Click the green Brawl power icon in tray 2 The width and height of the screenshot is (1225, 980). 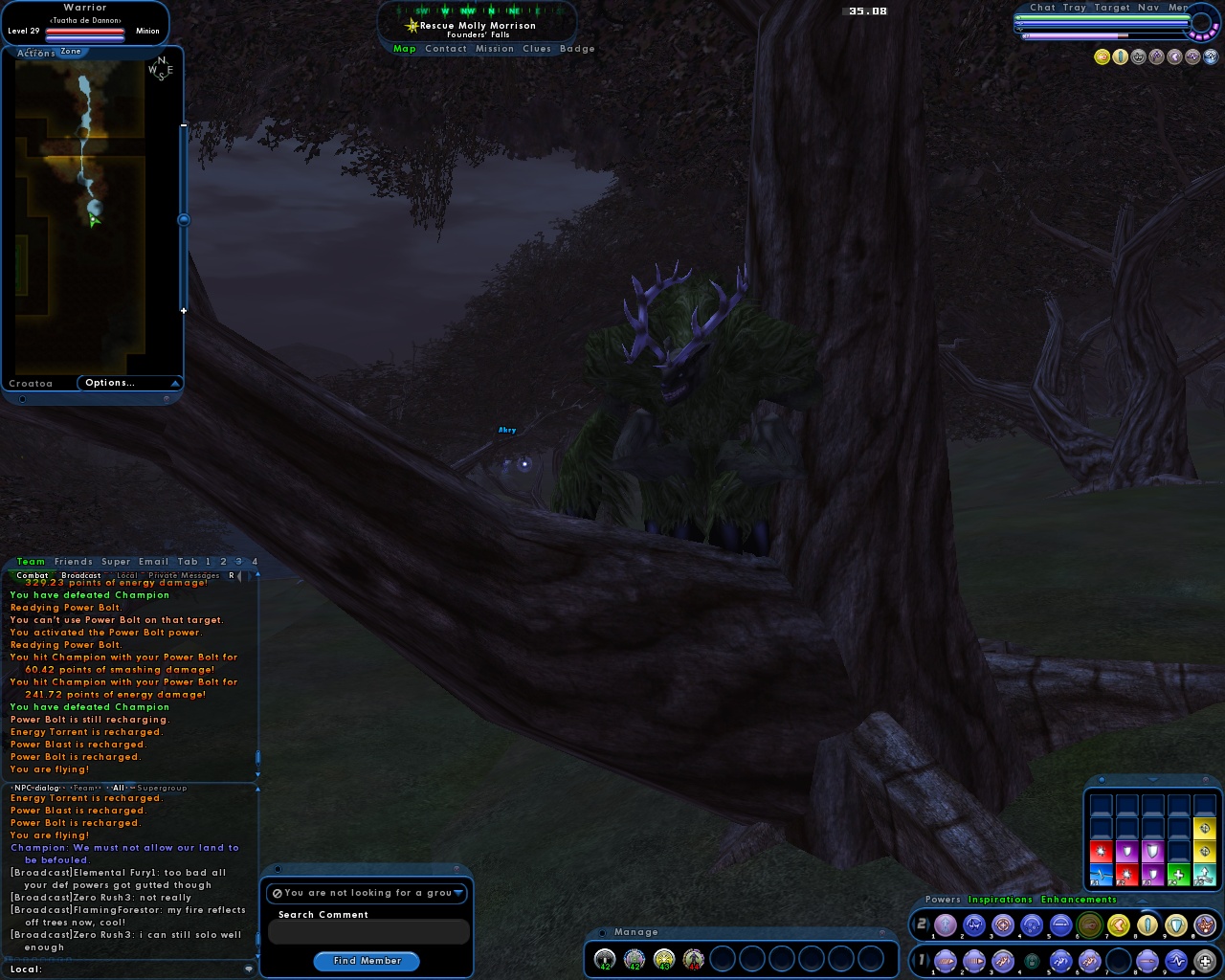pyautogui.click(x=1088, y=925)
